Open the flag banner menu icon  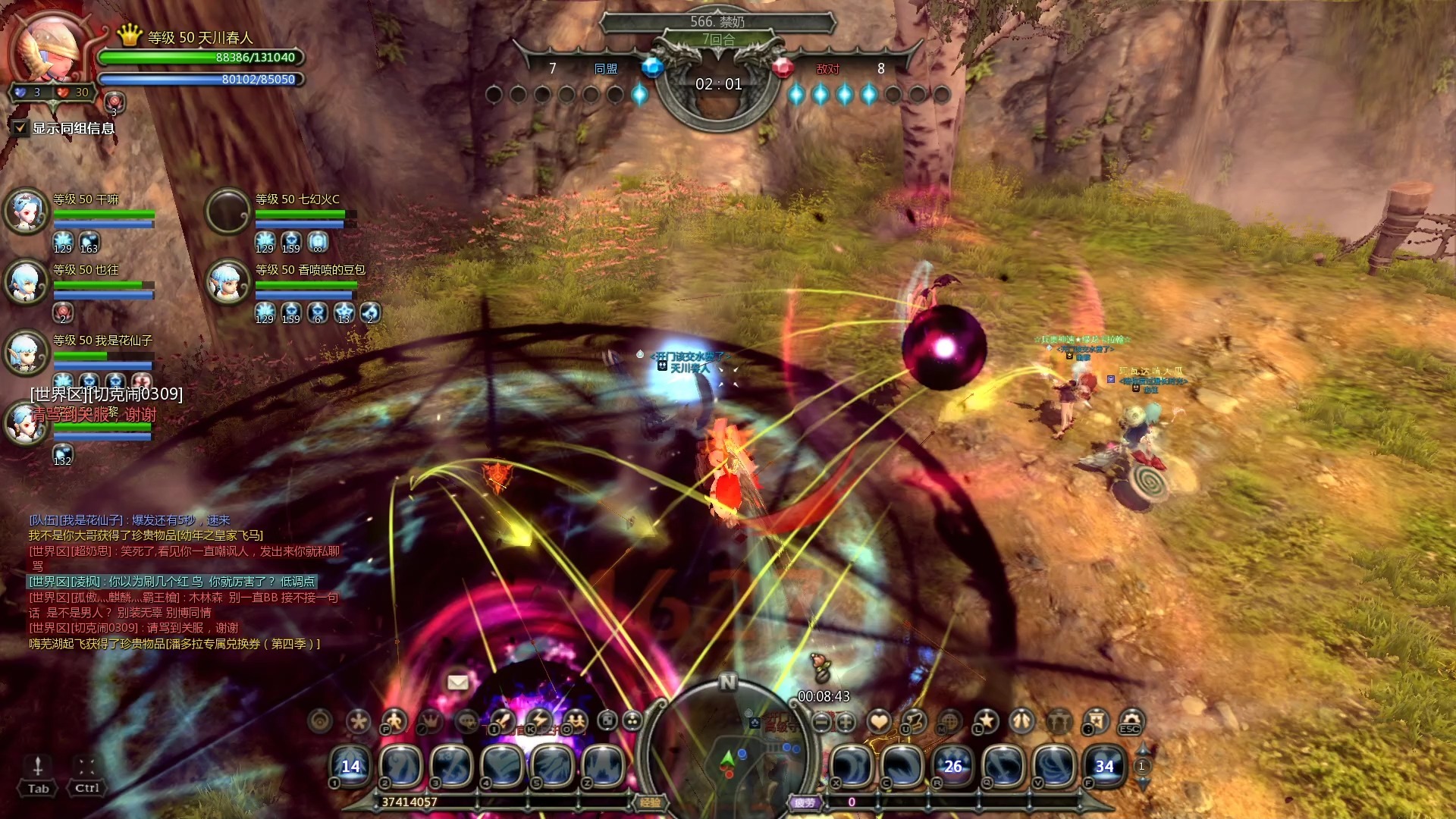1095,721
